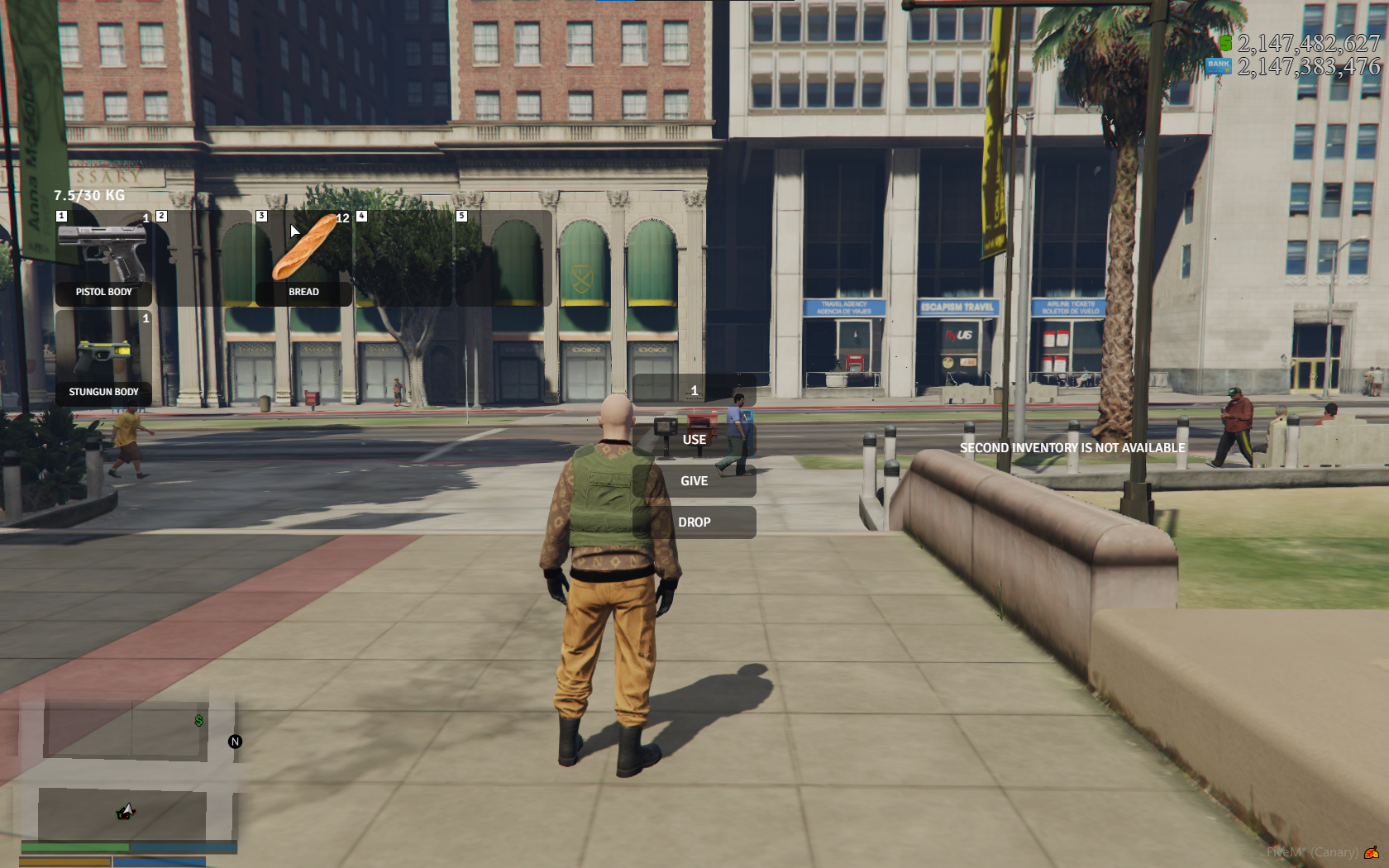Image resolution: width=1389 pixels, height=868 pixels.
Task: Select the Pistol Body inventory slot
Action: point(104,258)
